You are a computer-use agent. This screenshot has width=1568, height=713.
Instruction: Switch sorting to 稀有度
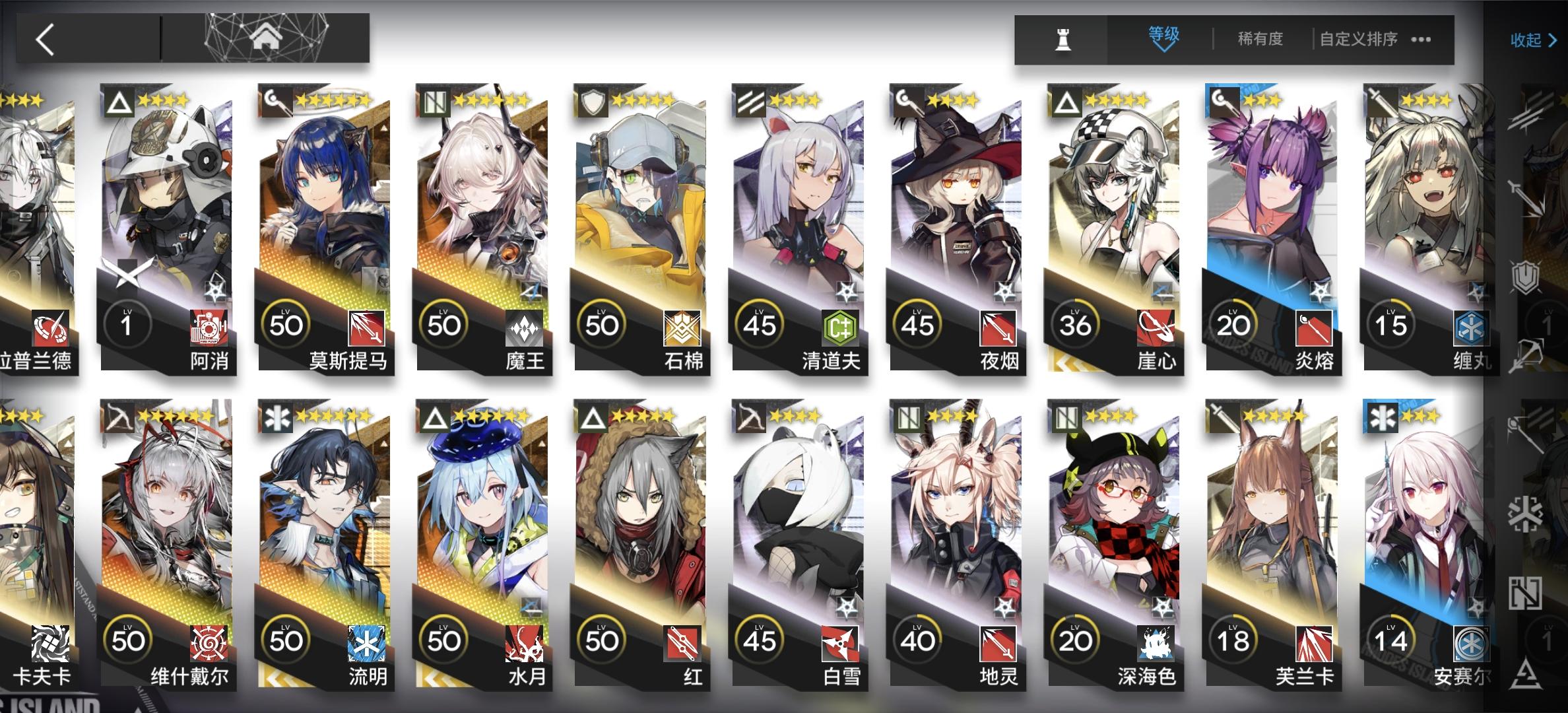click(x=1259, y=40)
